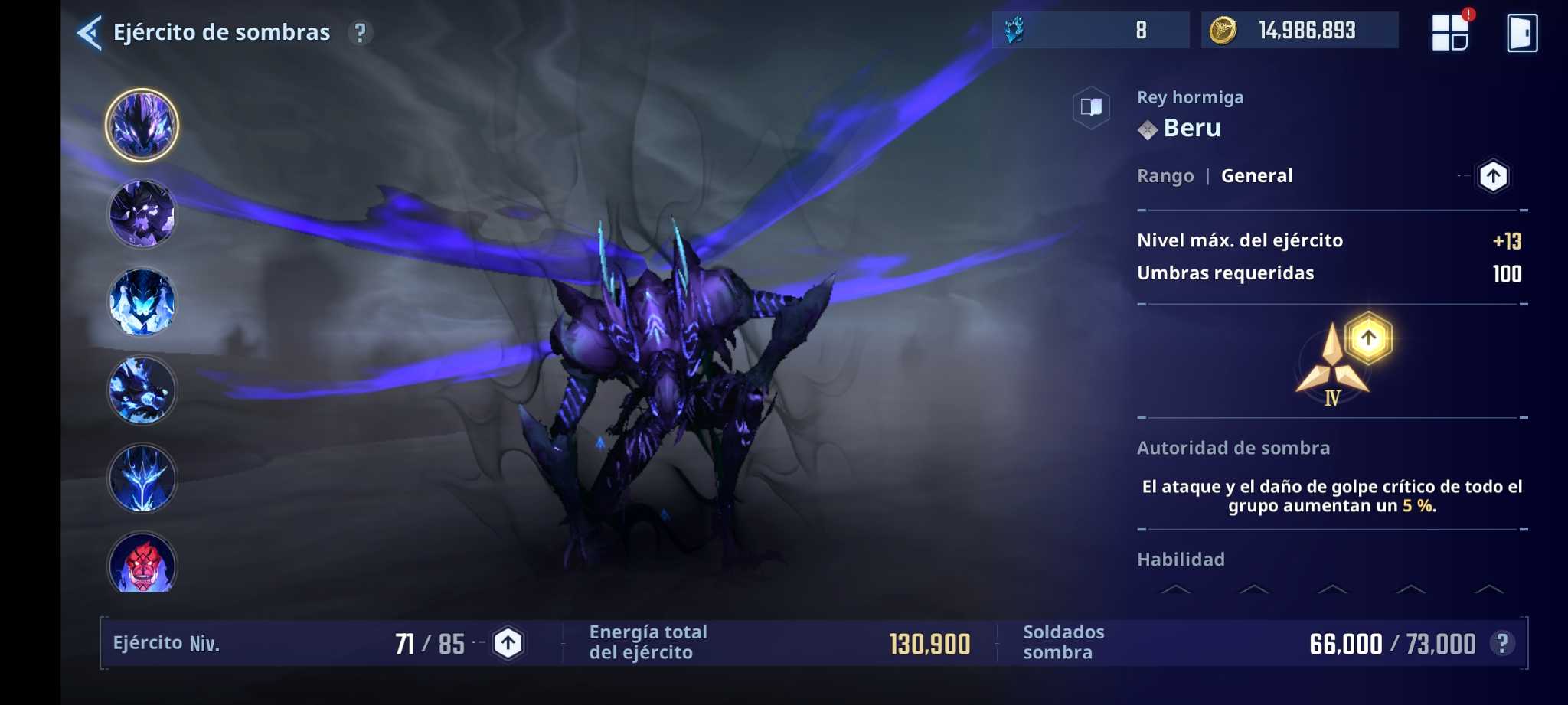Go back with the left arrow

pyautogui.click(x=89, y=31)
